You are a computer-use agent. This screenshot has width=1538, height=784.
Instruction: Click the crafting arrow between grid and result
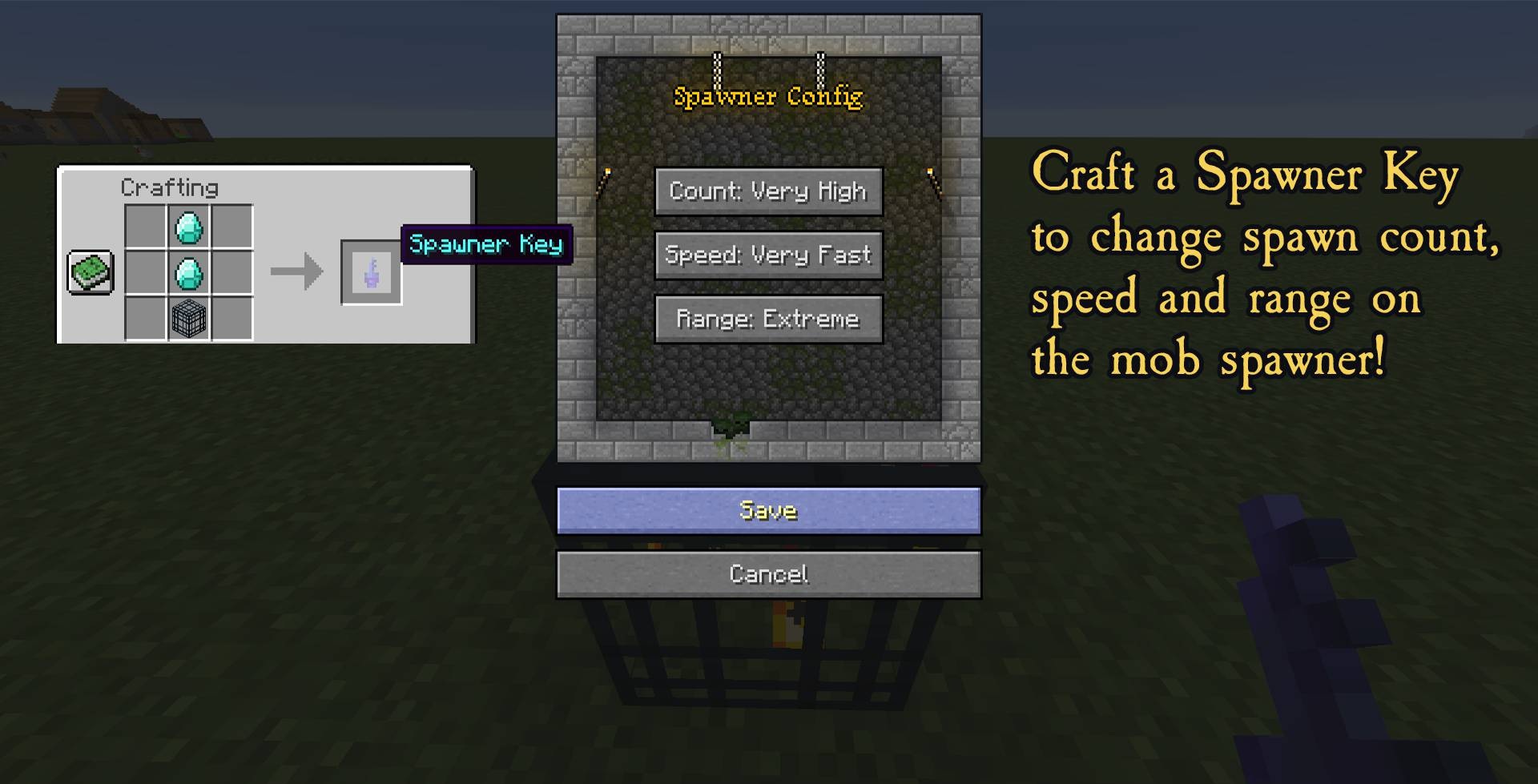(298, 272)
